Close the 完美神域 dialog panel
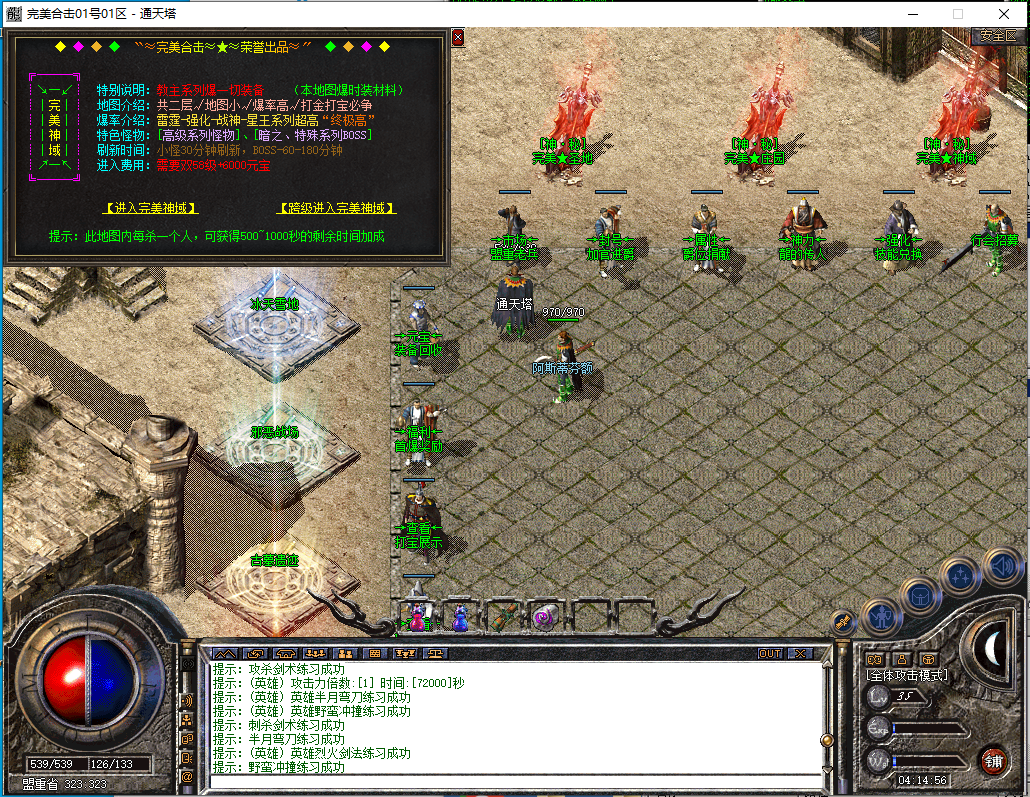1030x797 pixels. tap(458, 38)
